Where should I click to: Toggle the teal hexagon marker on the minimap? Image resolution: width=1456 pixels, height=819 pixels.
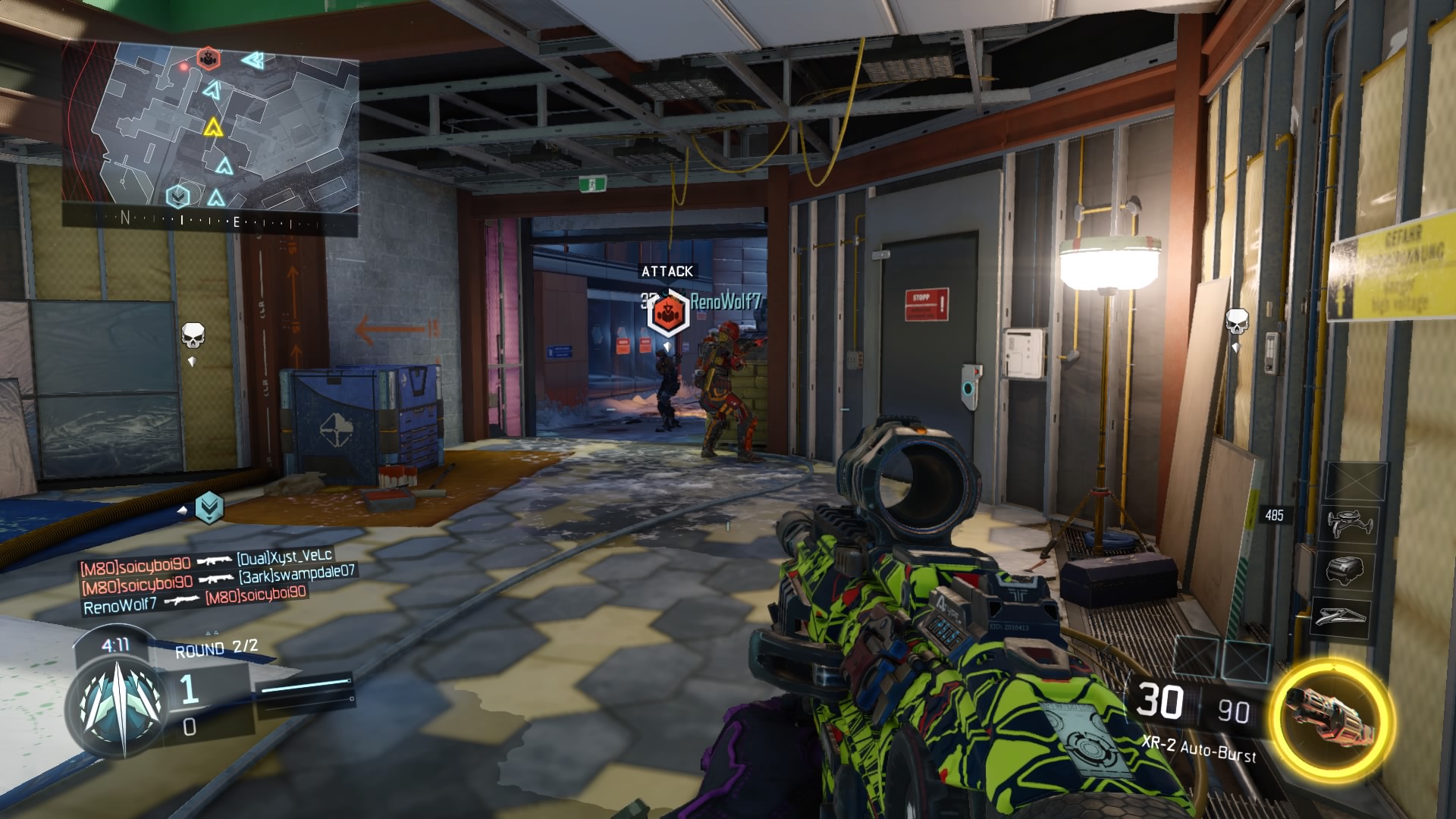click(178, 198)
